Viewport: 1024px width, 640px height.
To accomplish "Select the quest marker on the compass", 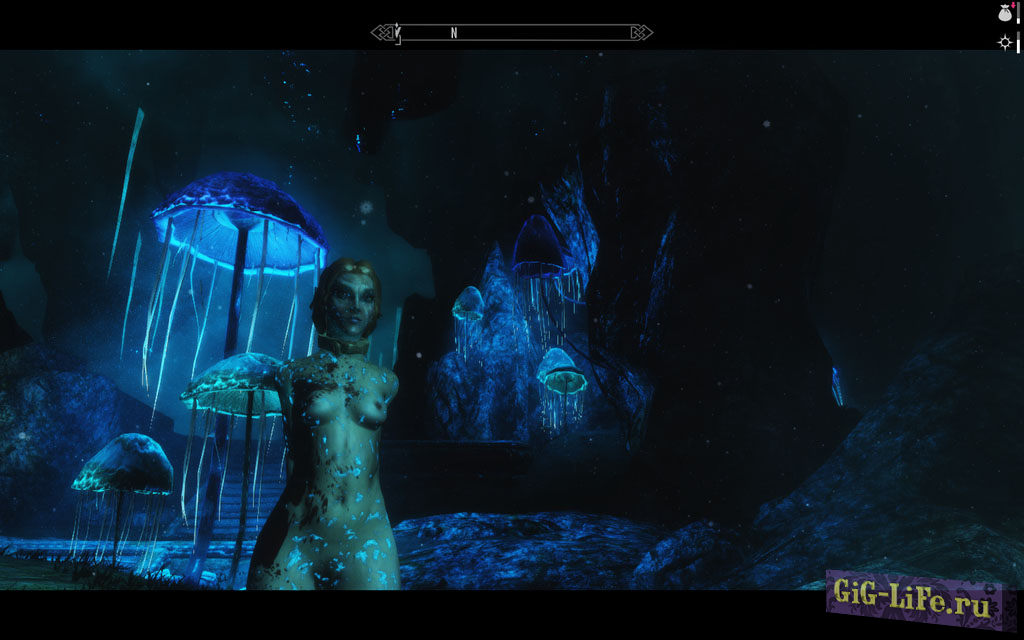I will pyautogui.click(x=397, y=32).
